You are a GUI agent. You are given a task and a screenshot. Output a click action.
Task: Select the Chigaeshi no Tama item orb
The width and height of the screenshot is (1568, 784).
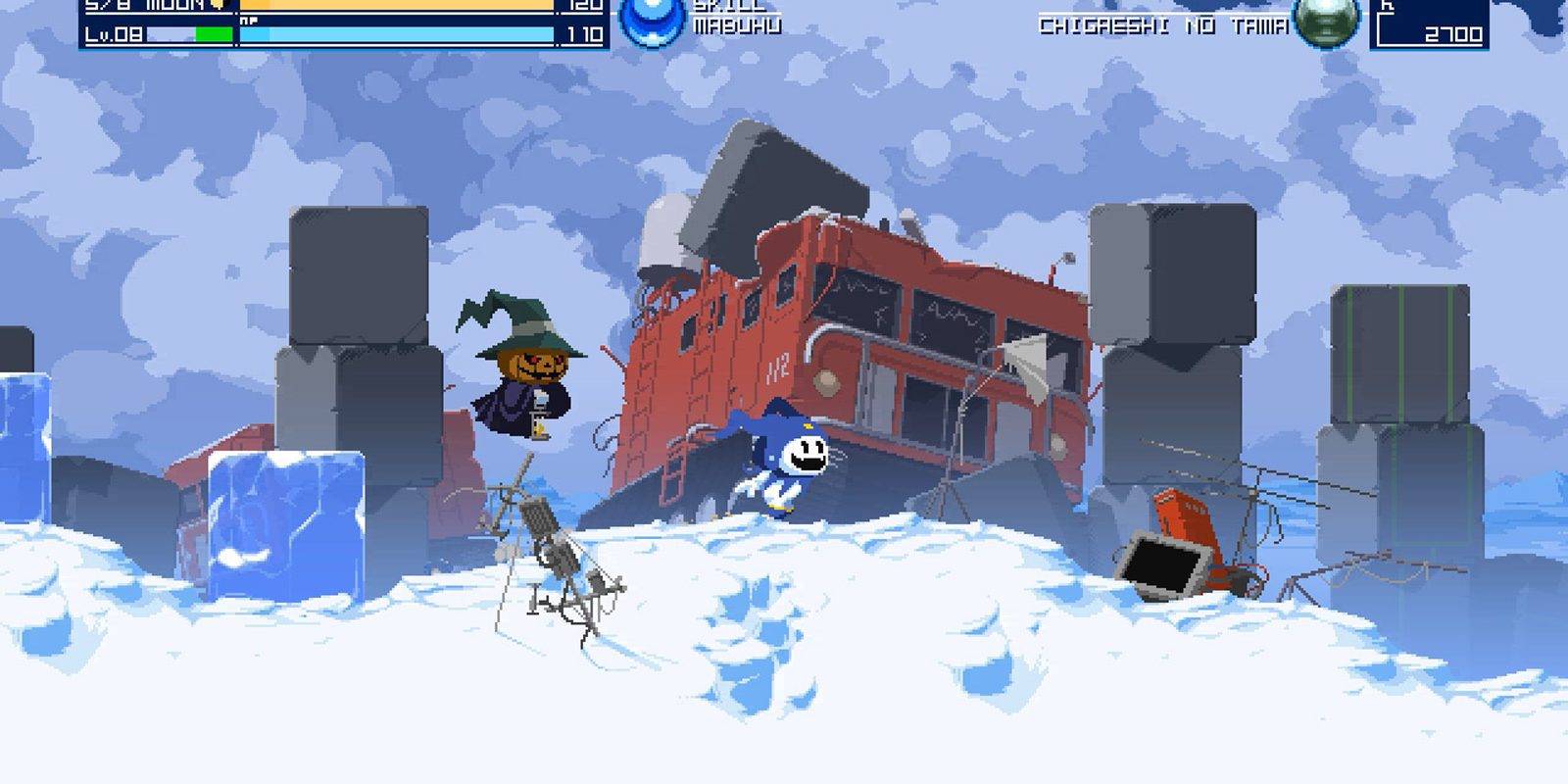(x=1328, y=22)
